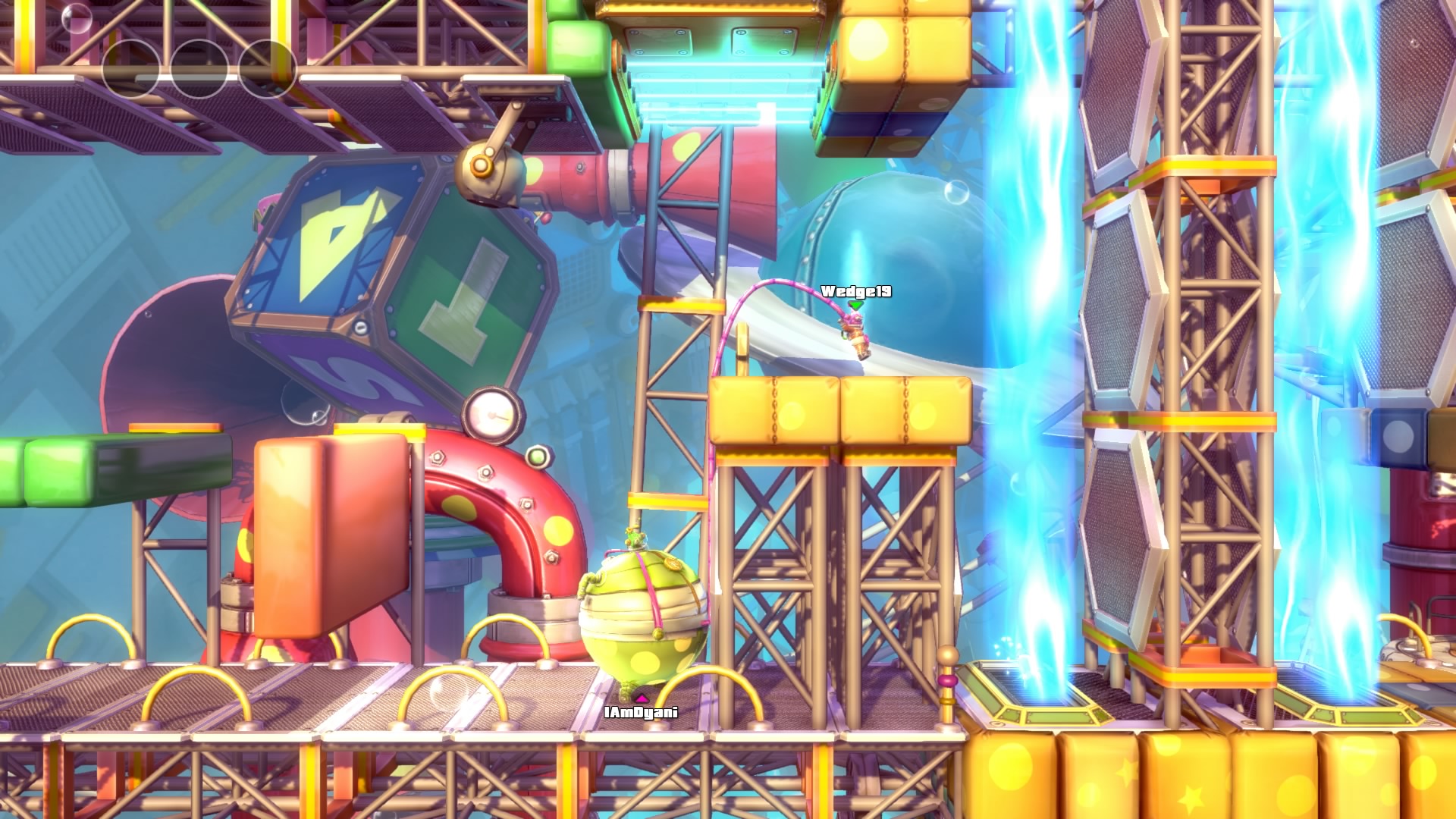1456x819 pixels.
Task: Click the cyan laser emitter at the top
Action: [717, 91]
